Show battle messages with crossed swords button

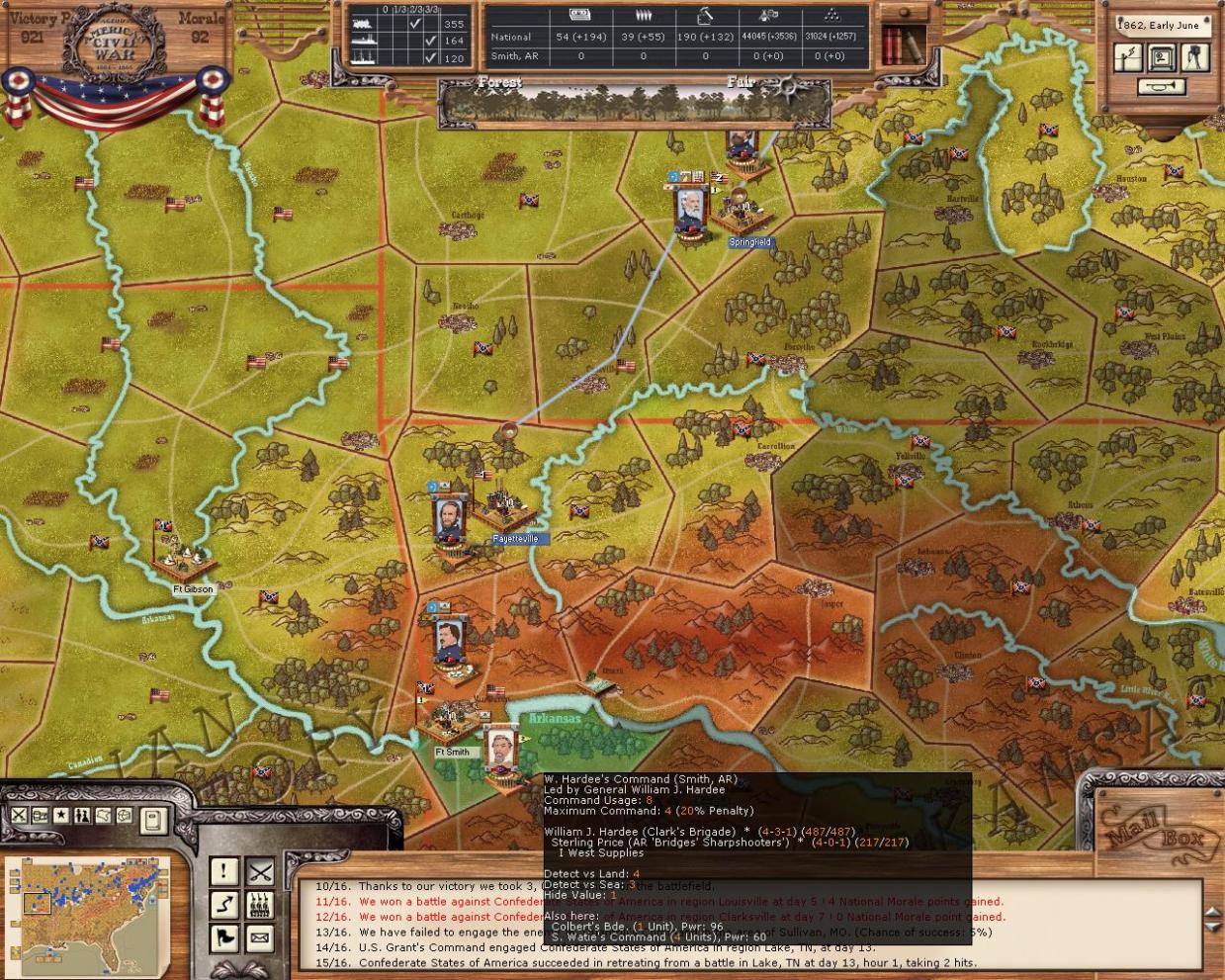[260, 871]
